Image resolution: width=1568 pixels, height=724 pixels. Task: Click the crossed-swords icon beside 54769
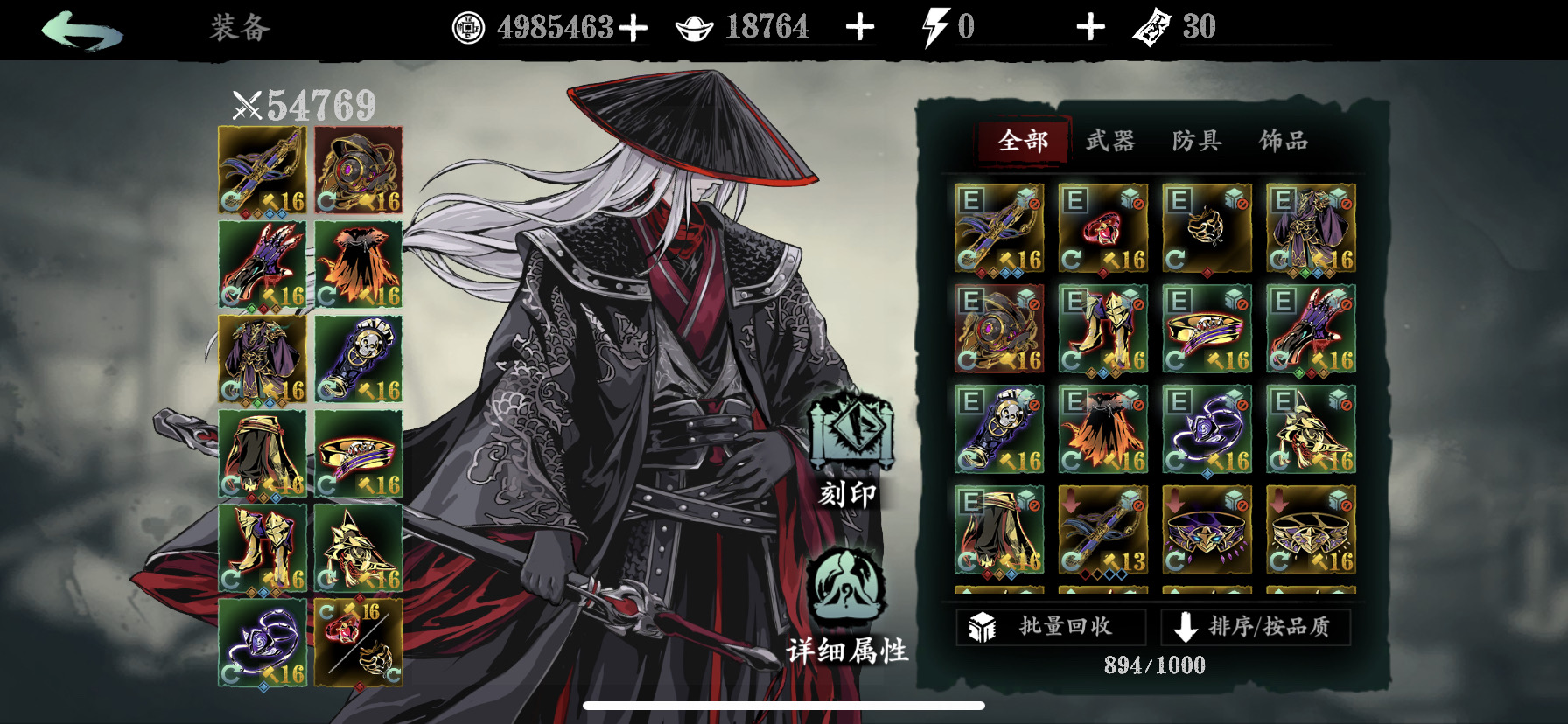point(247,104)
